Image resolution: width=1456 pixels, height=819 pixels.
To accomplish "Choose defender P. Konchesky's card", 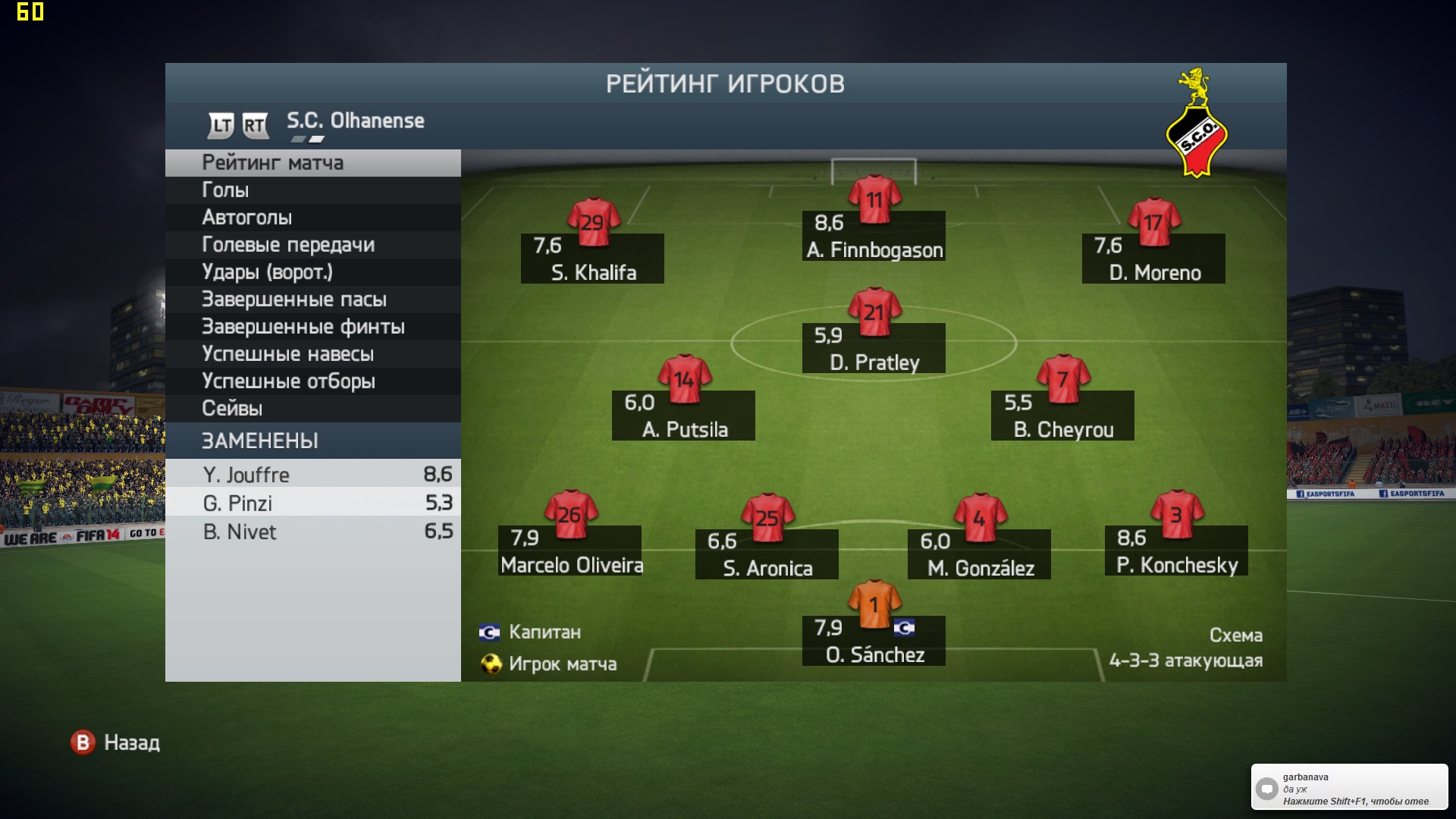I will click(x=1176, y=551).
